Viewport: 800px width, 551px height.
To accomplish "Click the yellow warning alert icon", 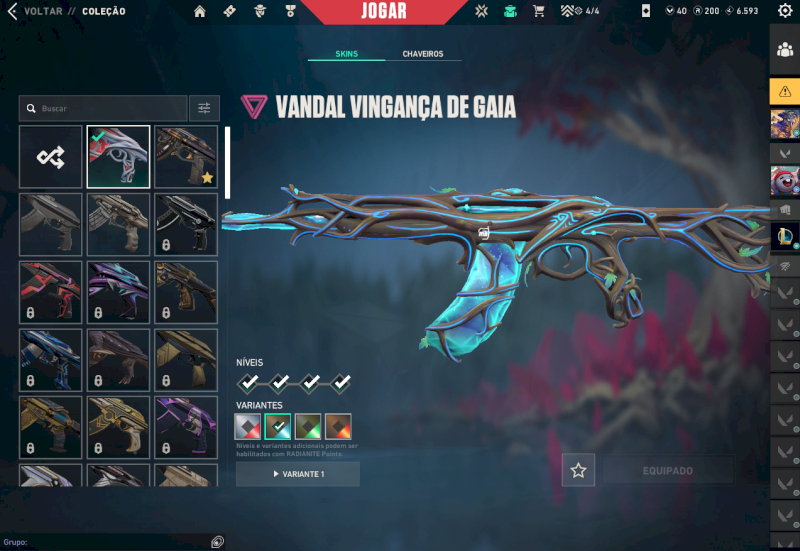I will [784, 90].
